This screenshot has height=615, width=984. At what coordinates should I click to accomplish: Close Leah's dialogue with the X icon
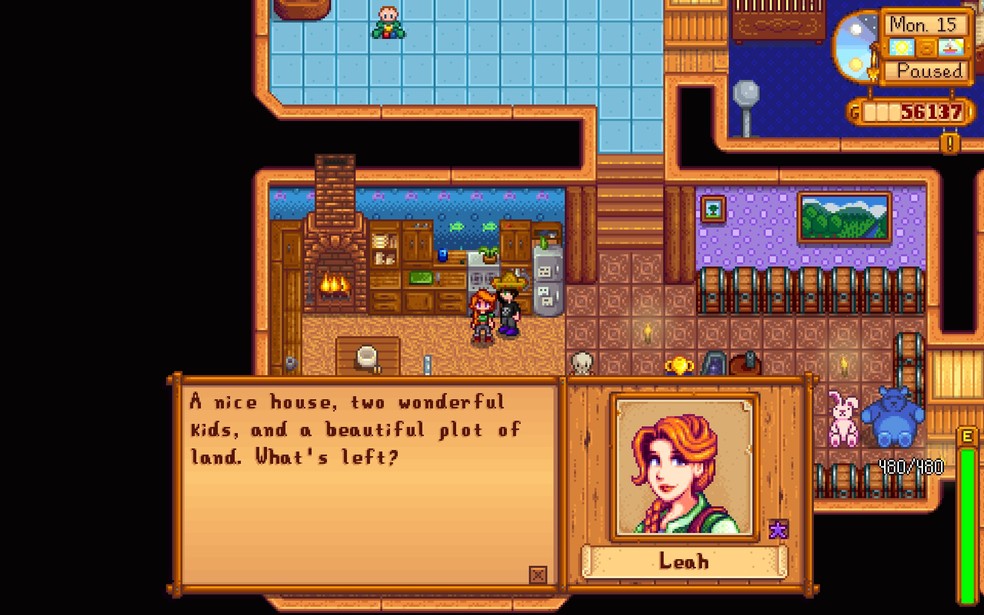tap(538, 574)
